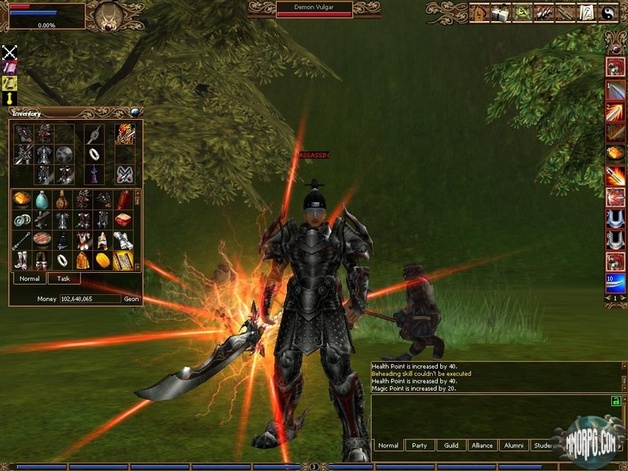Select the equipped ring slot
The image size is (628, 471).
point(93,154)
